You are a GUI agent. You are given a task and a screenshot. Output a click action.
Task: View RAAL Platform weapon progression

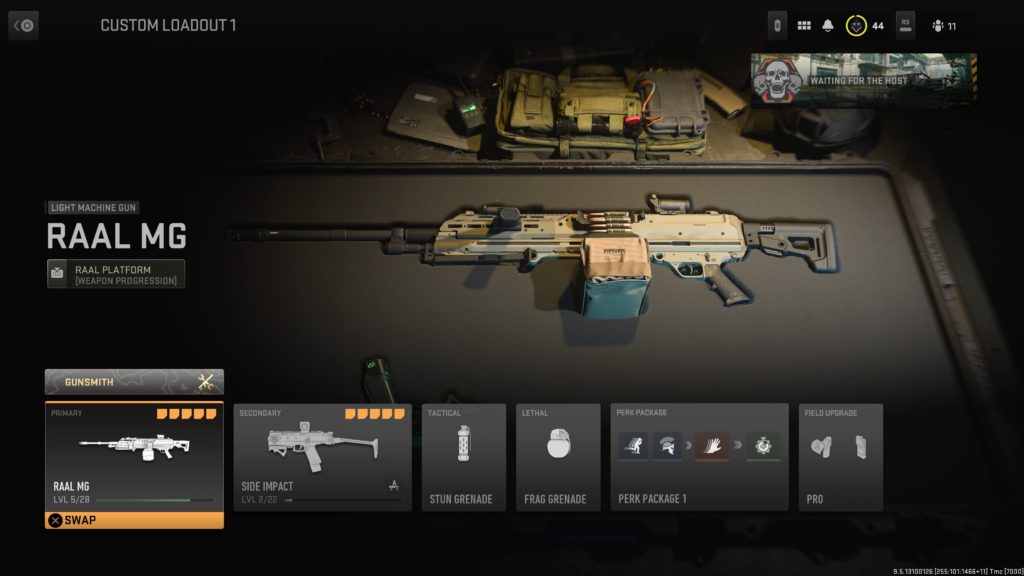[x=116, y=274]
